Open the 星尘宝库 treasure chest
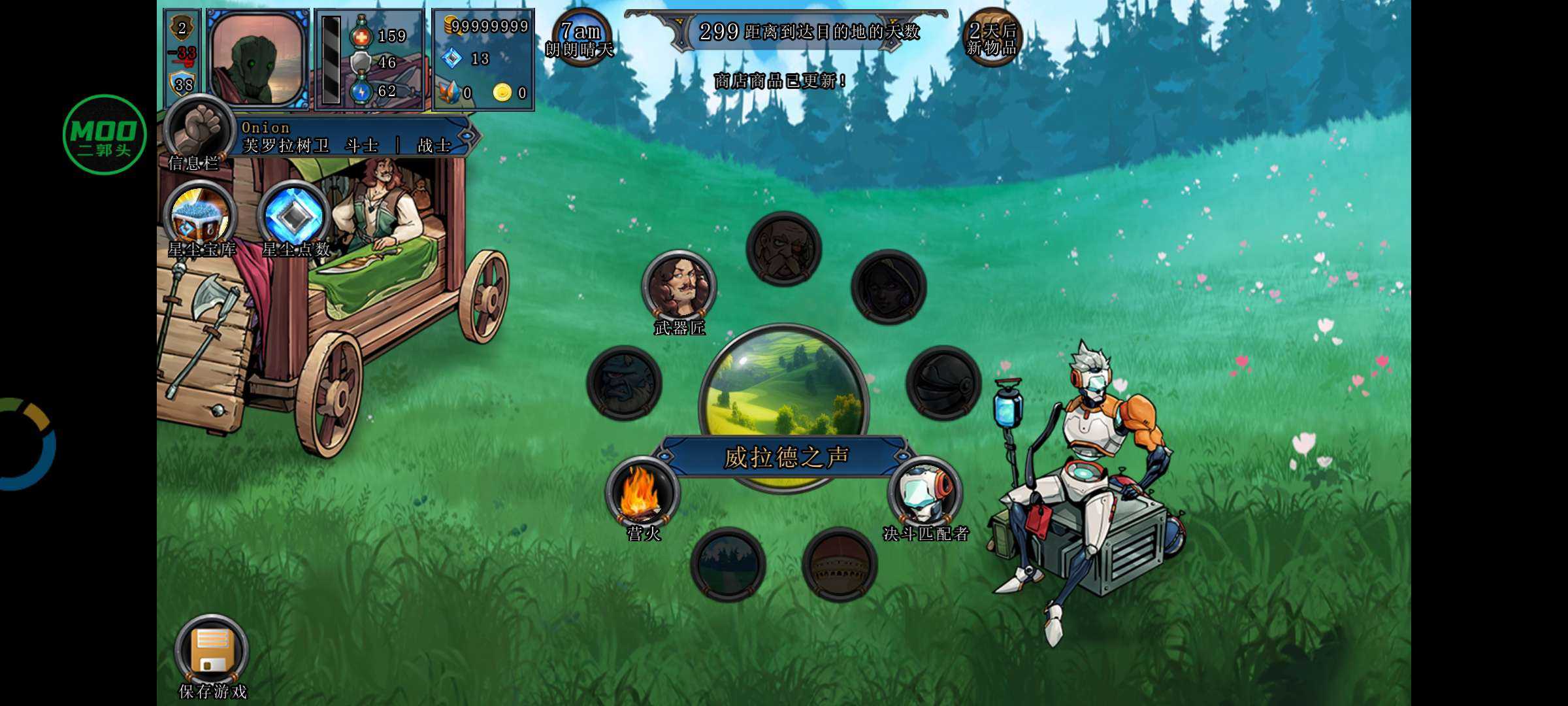This screenshot has width=1568, height=706. click(x=201, y=216)
